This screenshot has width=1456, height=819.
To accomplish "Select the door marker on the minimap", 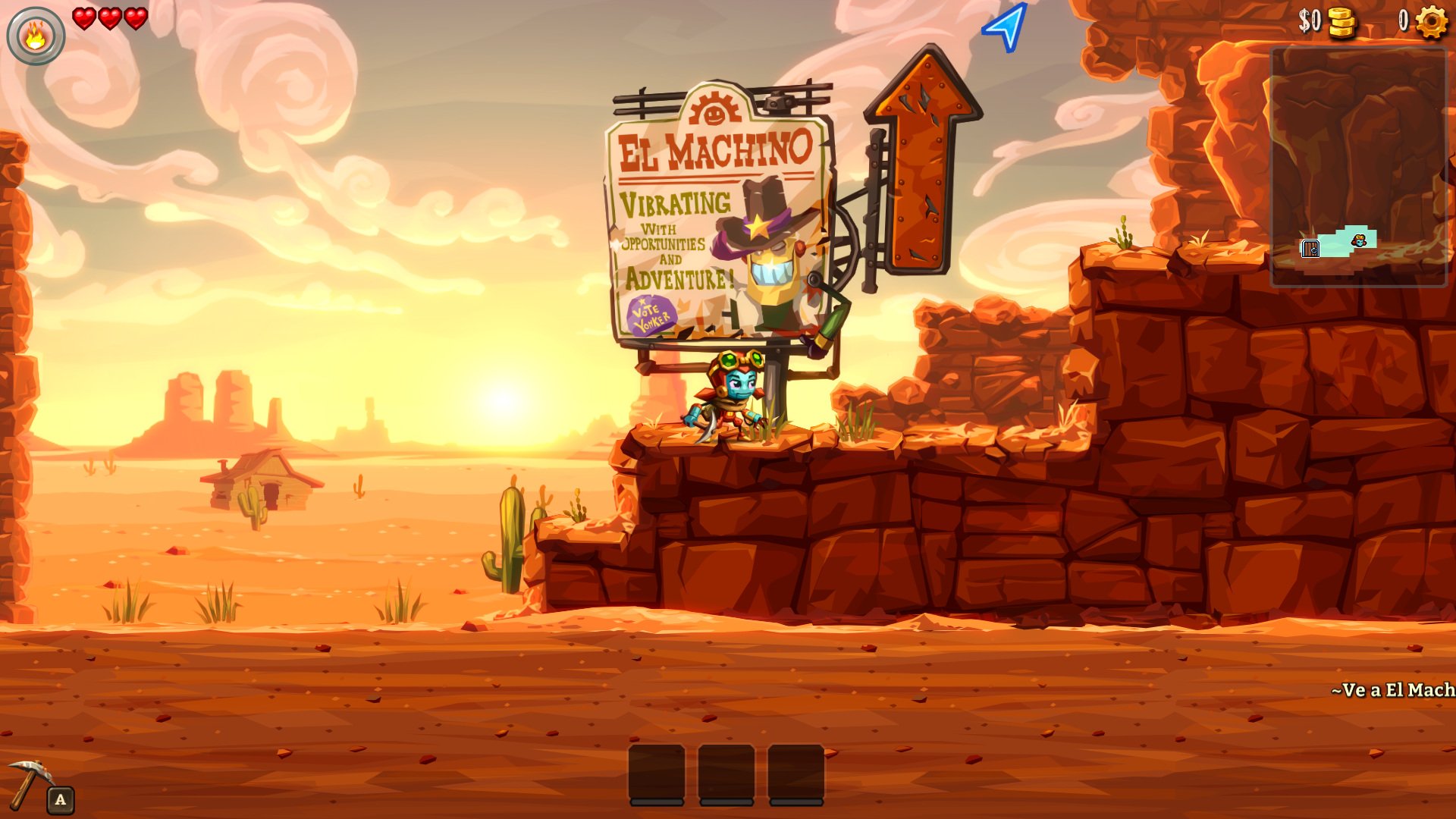I will [1310, 248].
